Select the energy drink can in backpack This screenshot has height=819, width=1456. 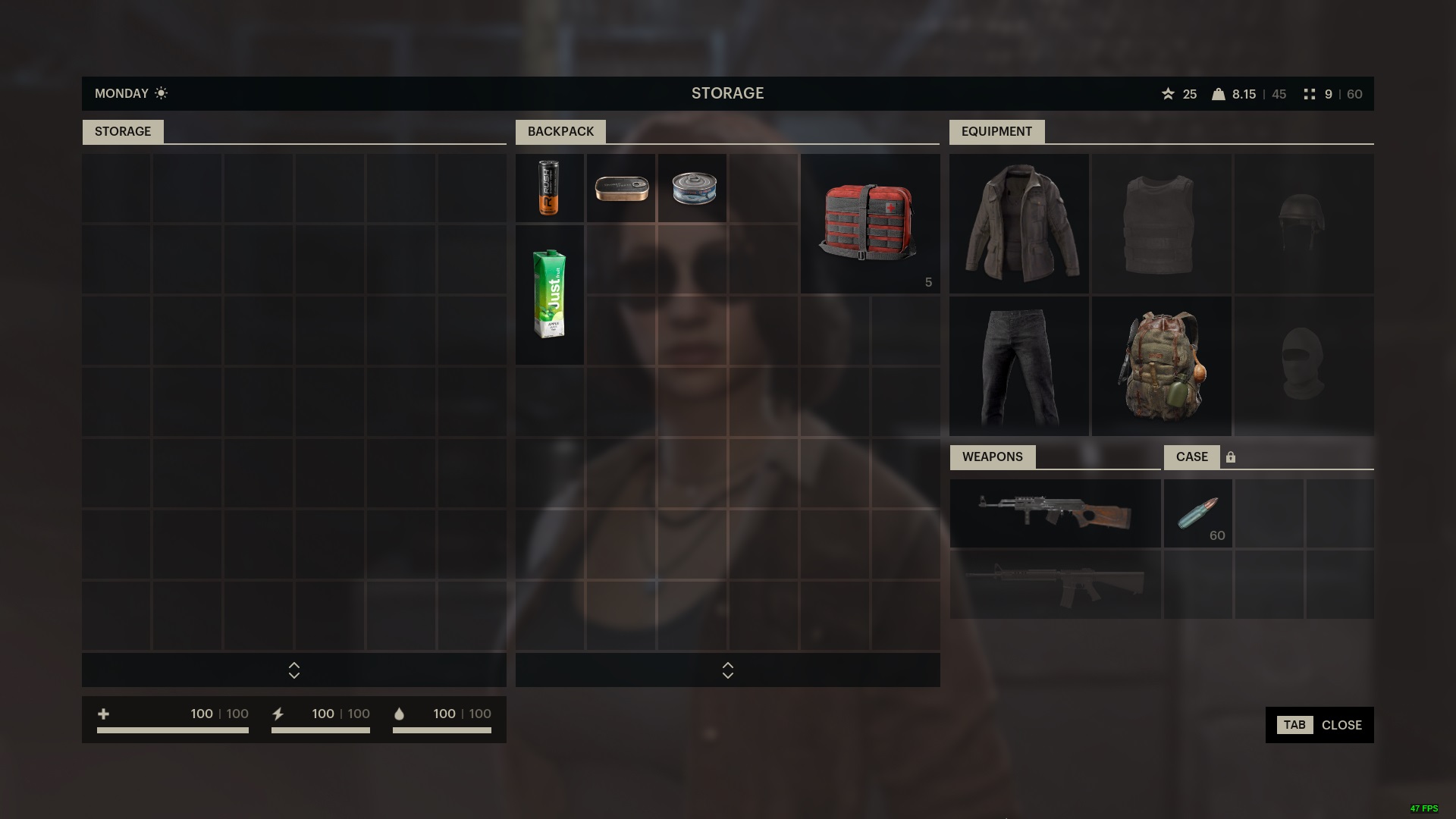point(549,187)
